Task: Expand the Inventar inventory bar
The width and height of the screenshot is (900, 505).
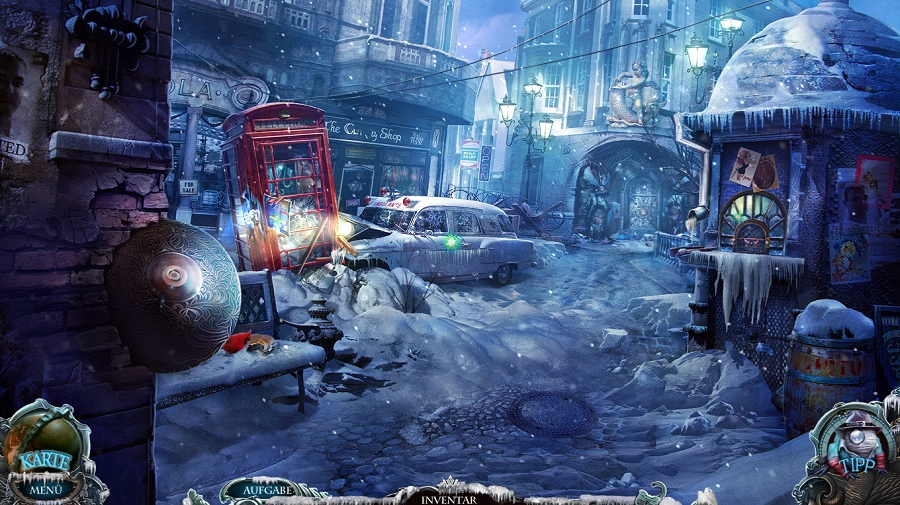Action: click(449, 497)
